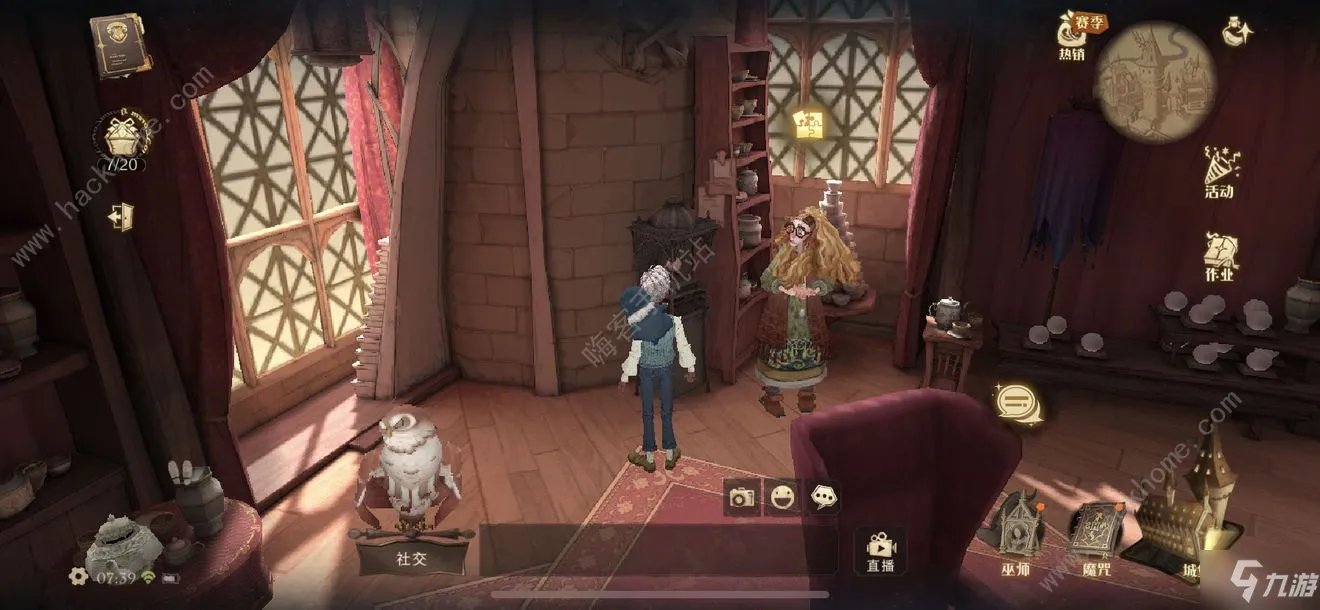Open settings with the gear icon
The height and width of the screenshot is (610, 1320).
[x=78, y=576]
